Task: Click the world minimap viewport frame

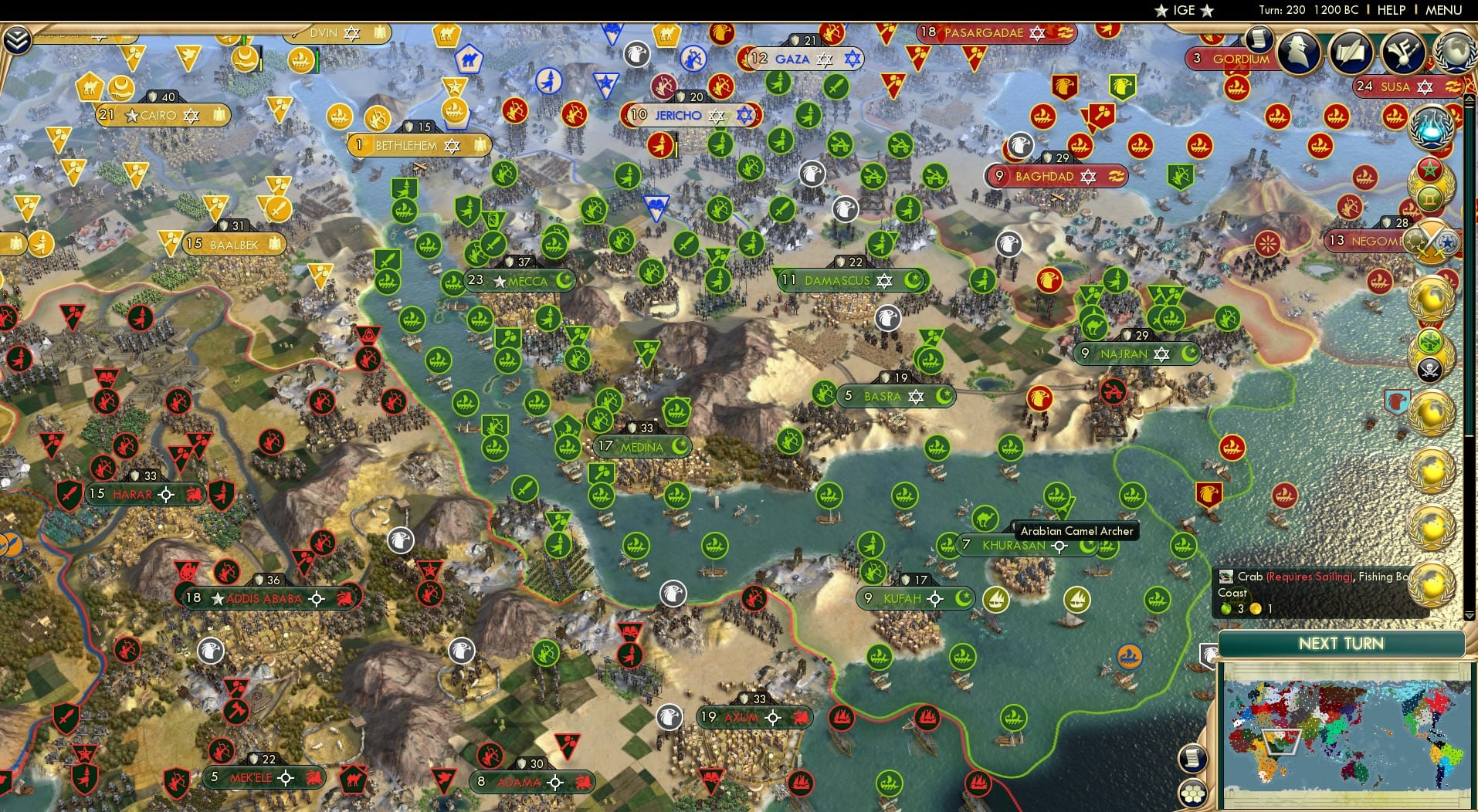Action: (1283, 743)
